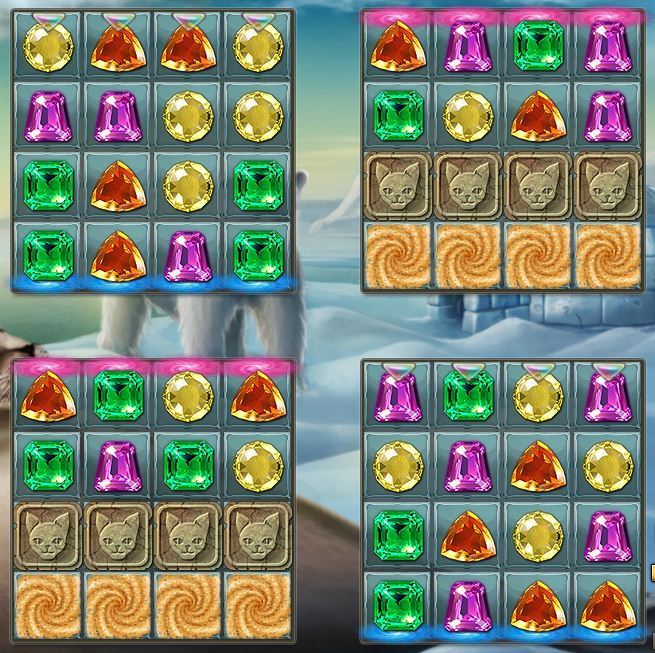
Task: Select the lone yellow gem on upper-right board
Action: 468,117
